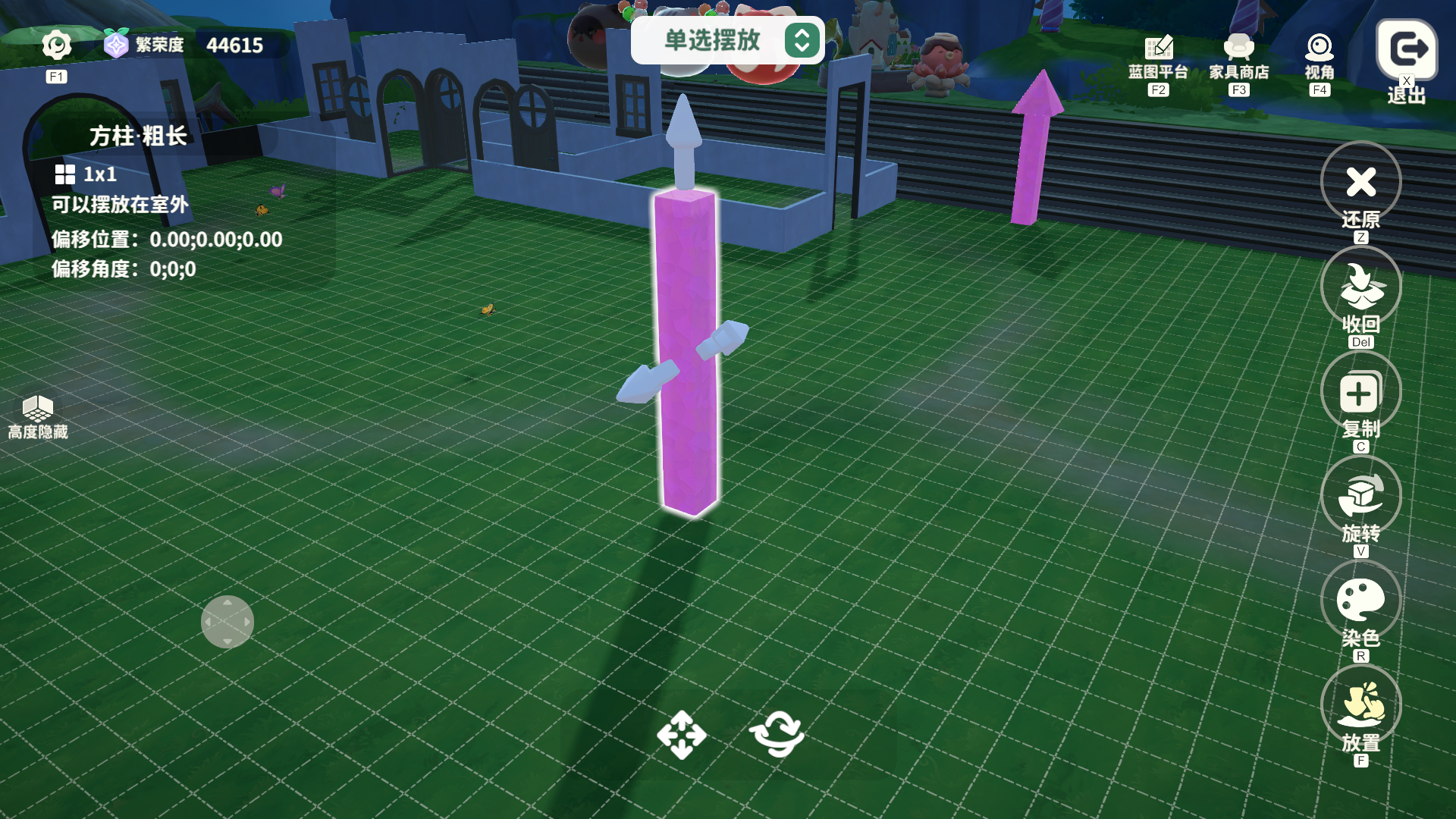Switch camera with the 视角 view icon

point(1319,48)
